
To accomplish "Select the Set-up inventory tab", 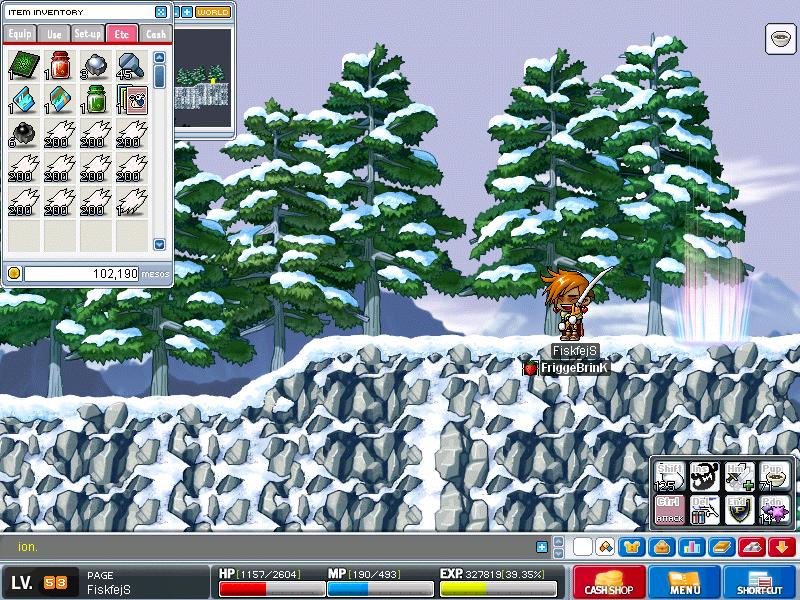I will point(87,34).
